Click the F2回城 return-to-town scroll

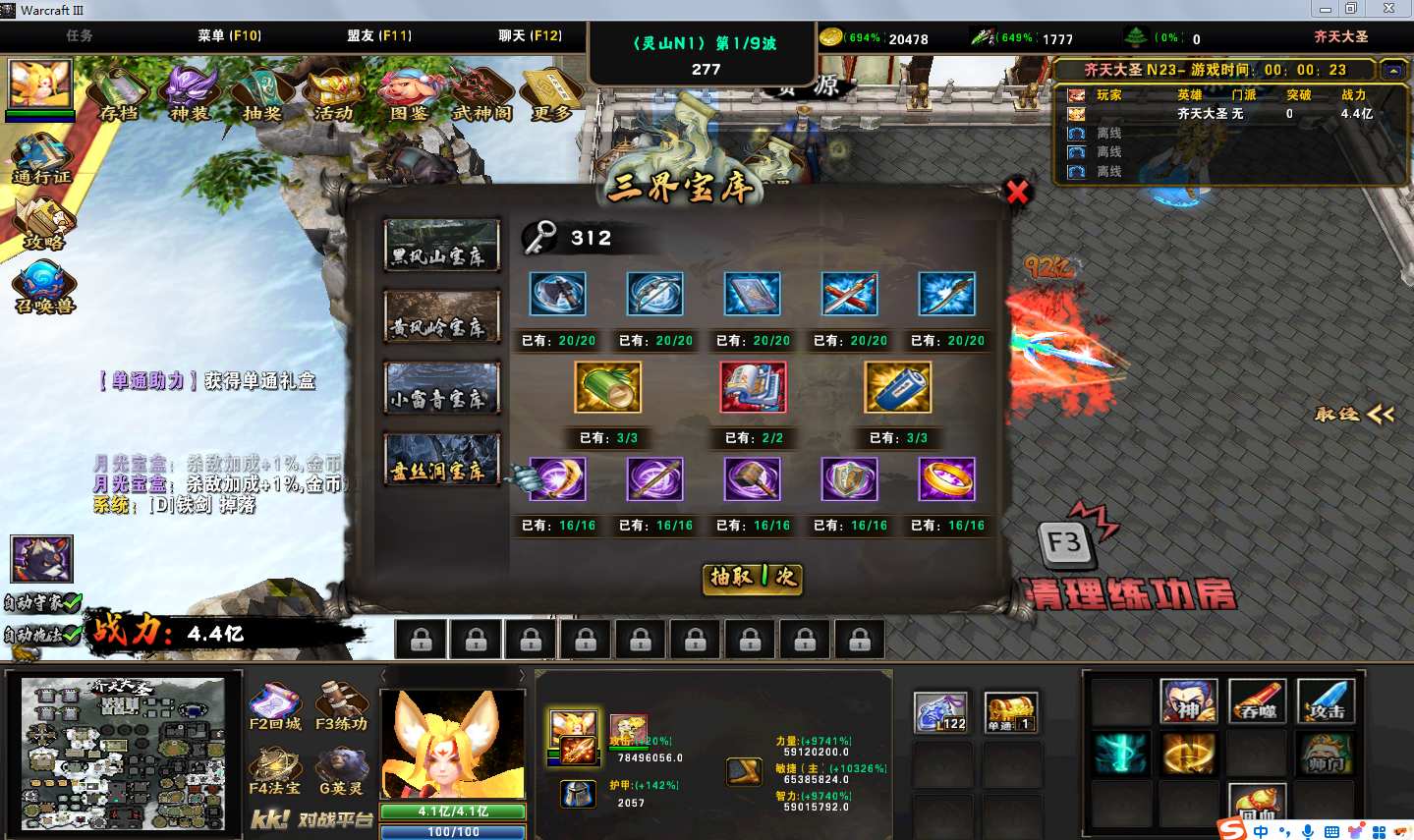[275, 707]
